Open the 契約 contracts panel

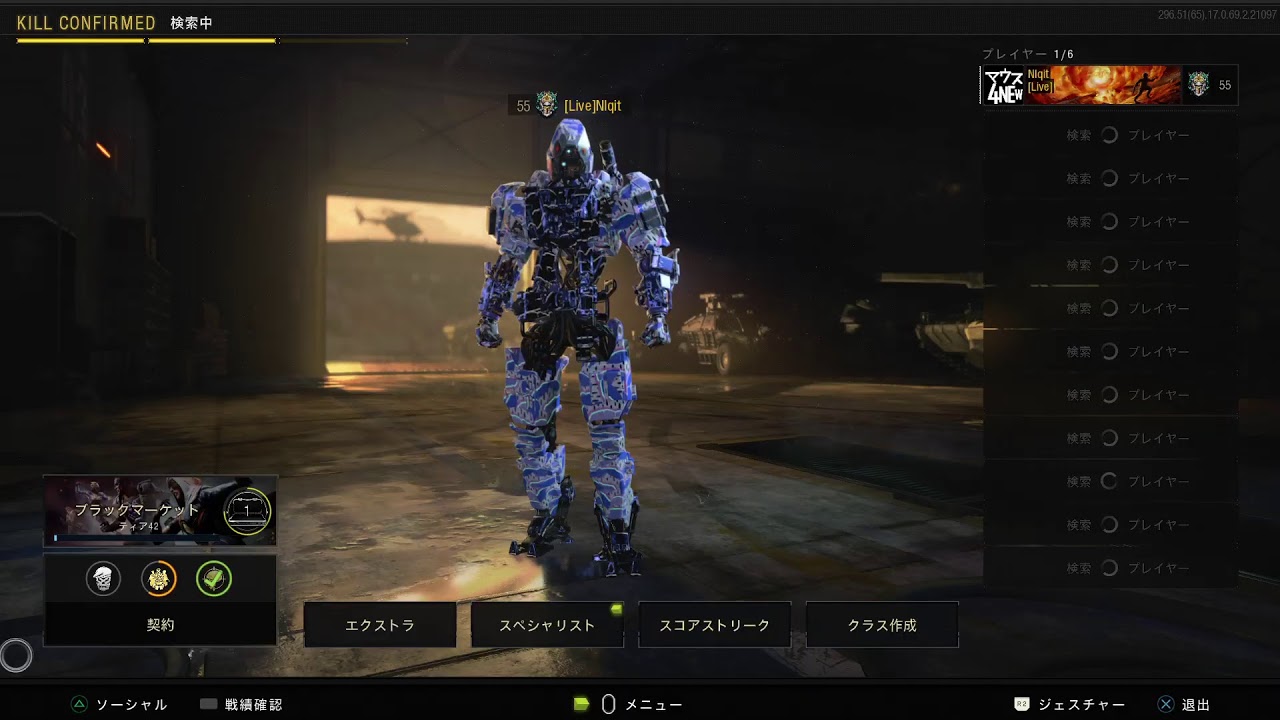[x=160, y=625]
